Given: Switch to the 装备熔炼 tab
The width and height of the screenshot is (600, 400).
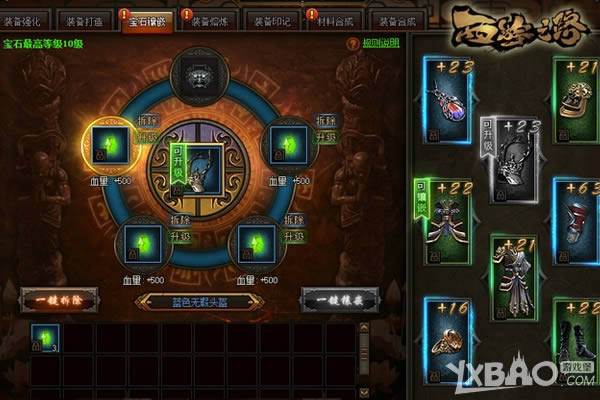Looking at the screenshot, I should [210, 20].
